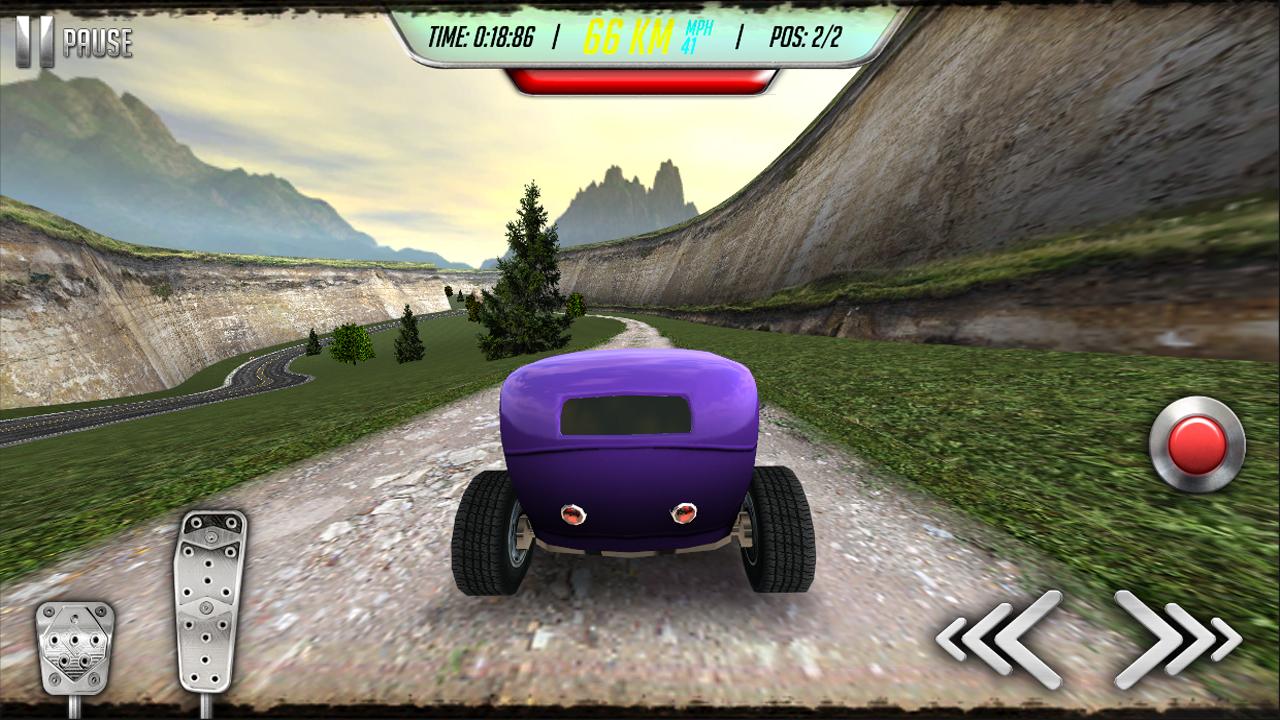Tap the purple hot rod car
Viewport: 1280px width, 720px height.
(630, 470)
